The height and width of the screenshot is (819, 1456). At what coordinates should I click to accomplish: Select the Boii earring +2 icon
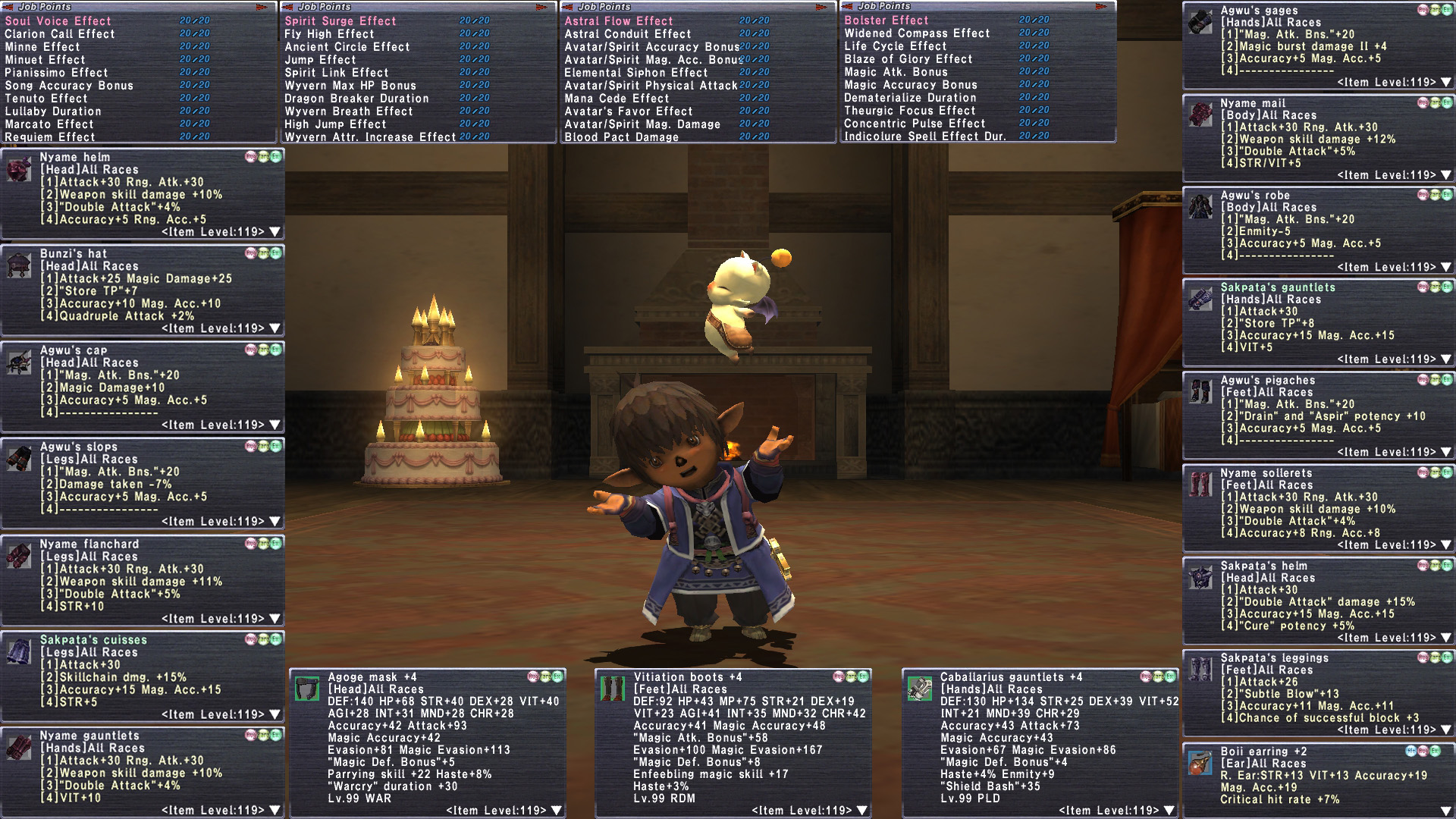[x=1200, y=764]
